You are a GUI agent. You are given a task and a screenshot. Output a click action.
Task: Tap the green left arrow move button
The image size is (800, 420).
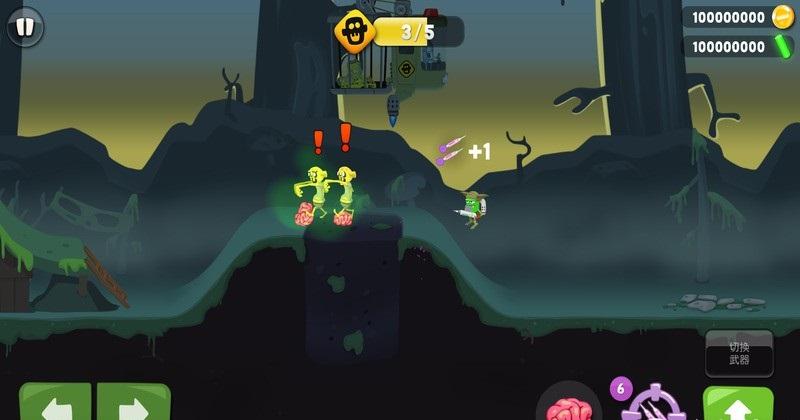[55, 403]
